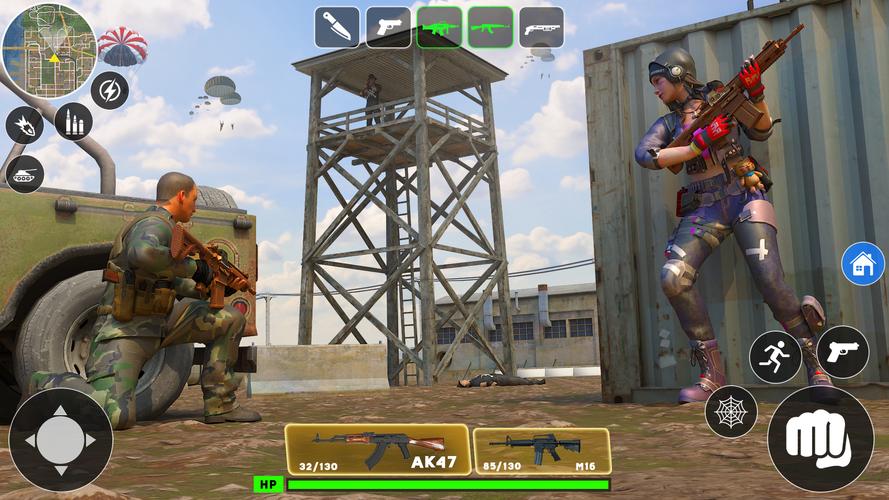Viewport: 889px width, 500px height.
Task: Select the knife weapon slot
Action: (x=337, y=28)
